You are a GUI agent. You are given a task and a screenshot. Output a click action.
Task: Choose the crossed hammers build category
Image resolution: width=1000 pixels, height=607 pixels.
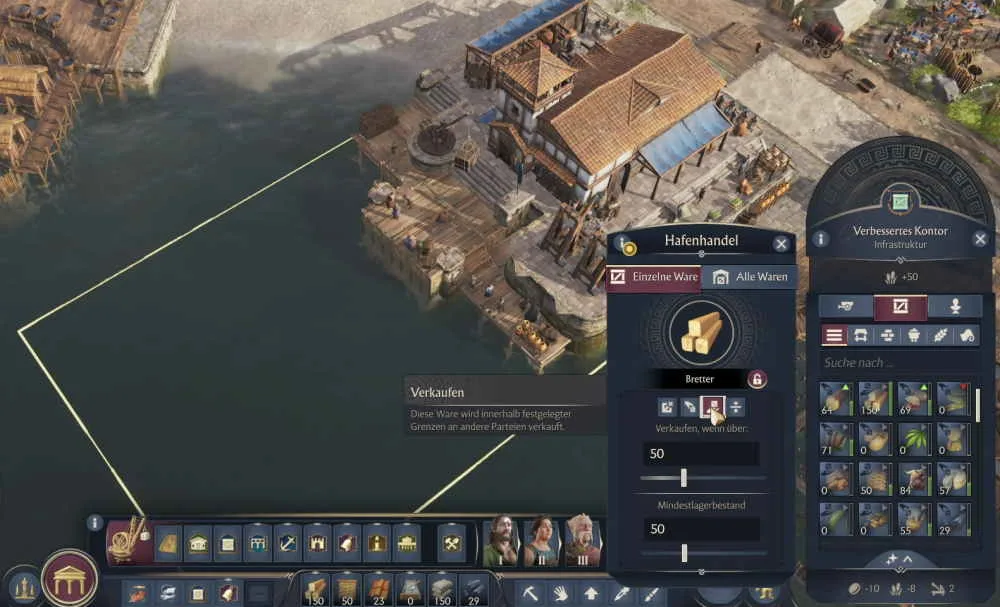pyautogui.click(x=452, y=542)
